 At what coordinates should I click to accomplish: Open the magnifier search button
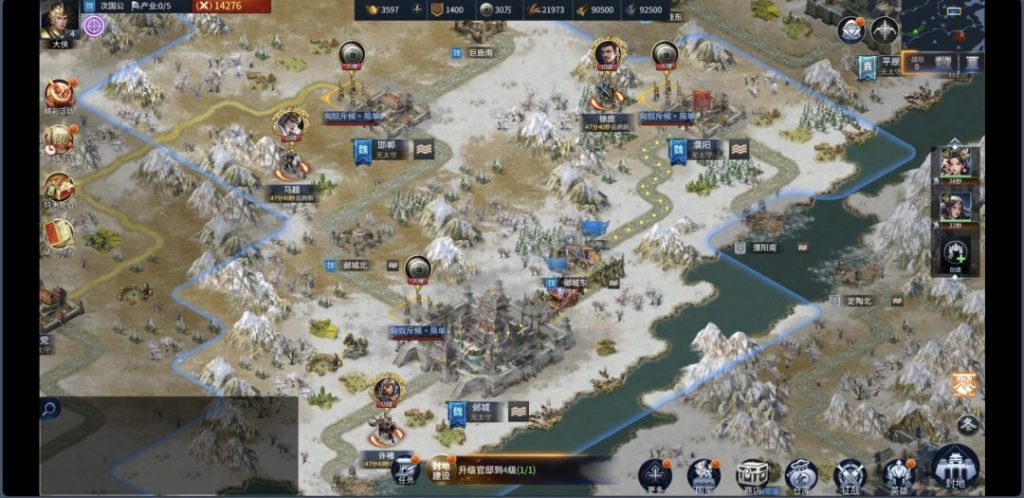pyautogui.click(x=50, y=407)
